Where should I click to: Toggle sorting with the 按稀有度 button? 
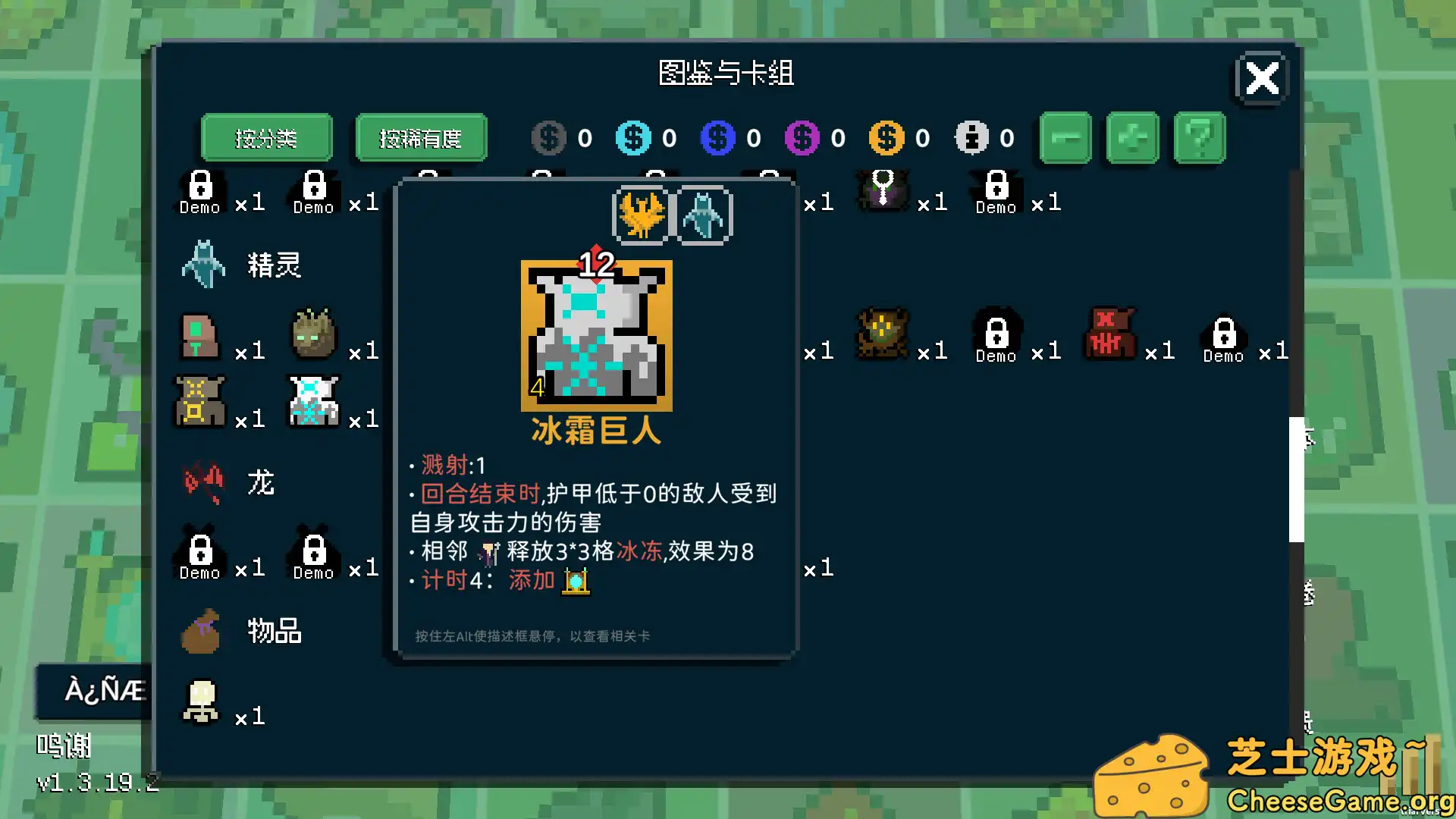[421, 137]
